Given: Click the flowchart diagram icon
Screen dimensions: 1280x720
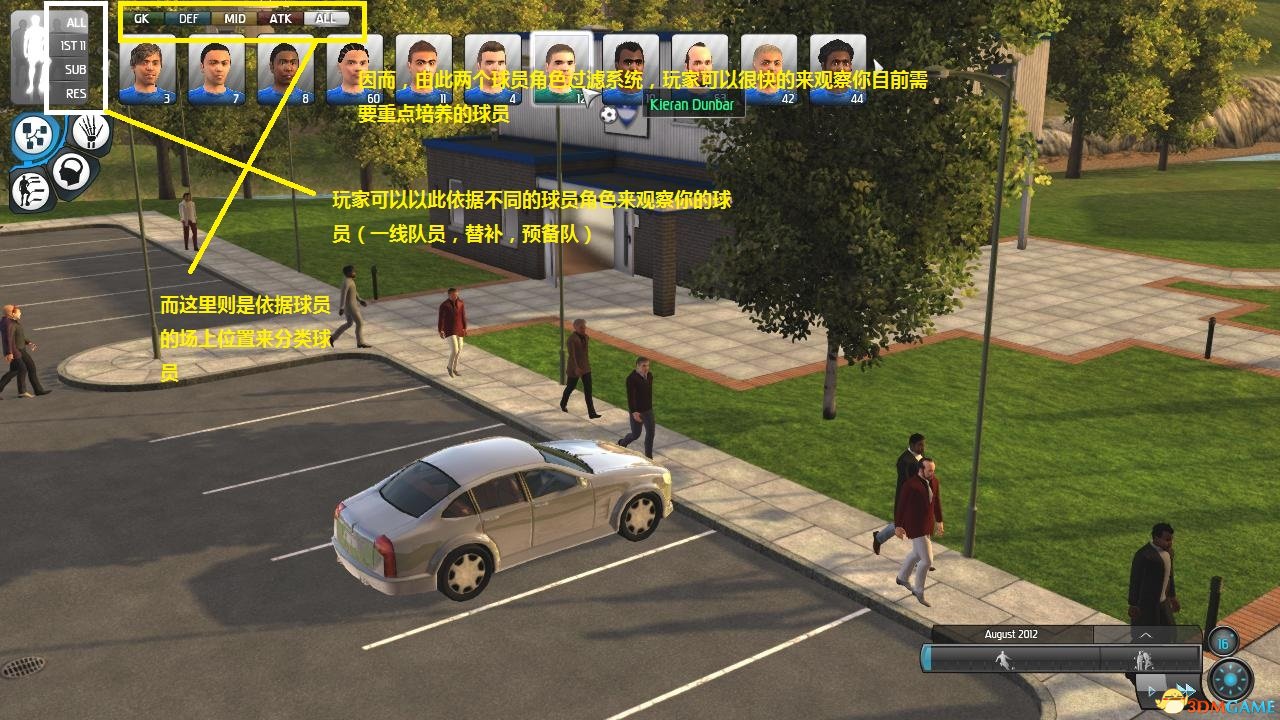Looking at the screenshot, I should 35,137.
